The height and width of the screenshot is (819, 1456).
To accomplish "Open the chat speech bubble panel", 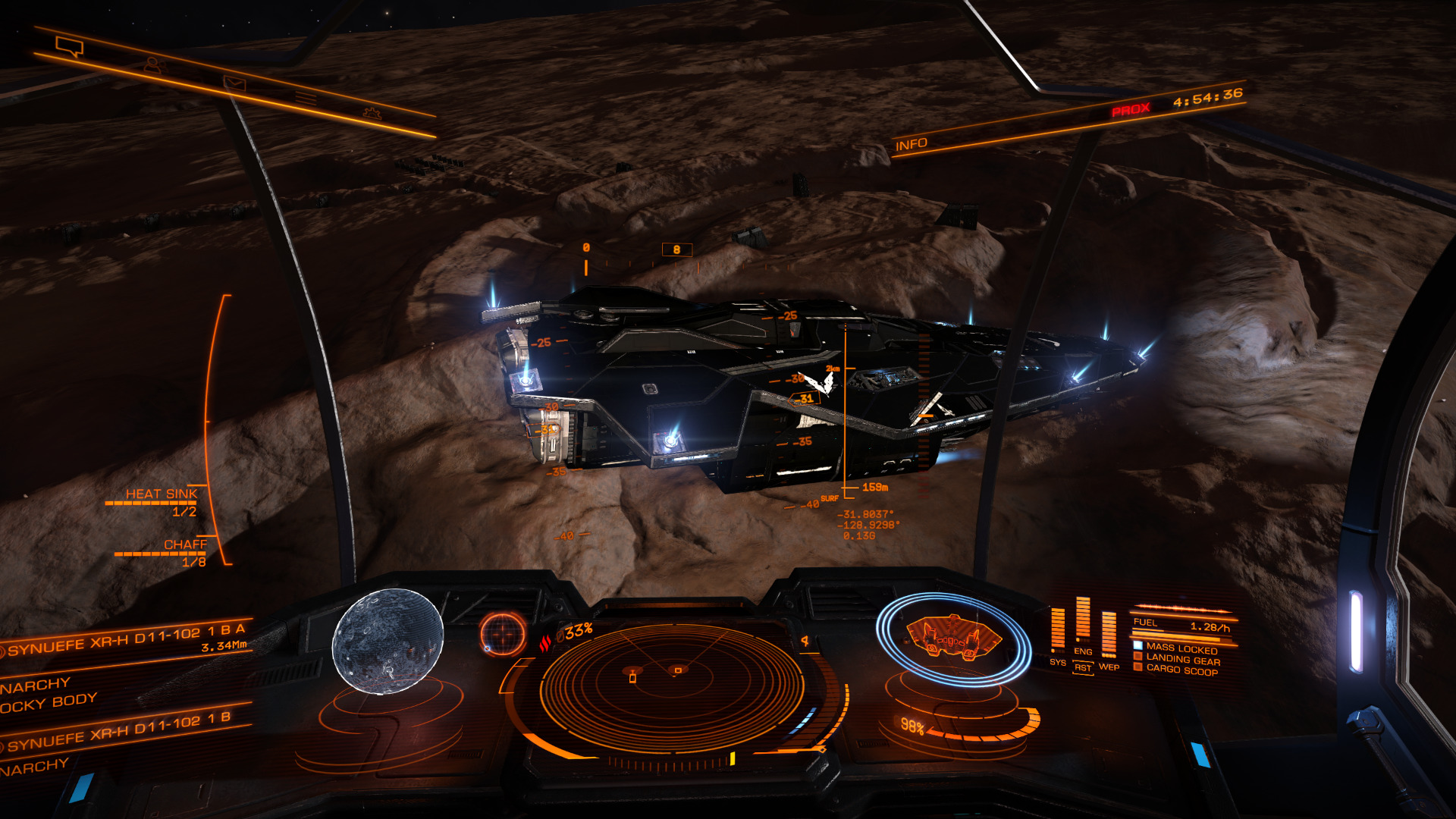I will click(x=70, y=48).
